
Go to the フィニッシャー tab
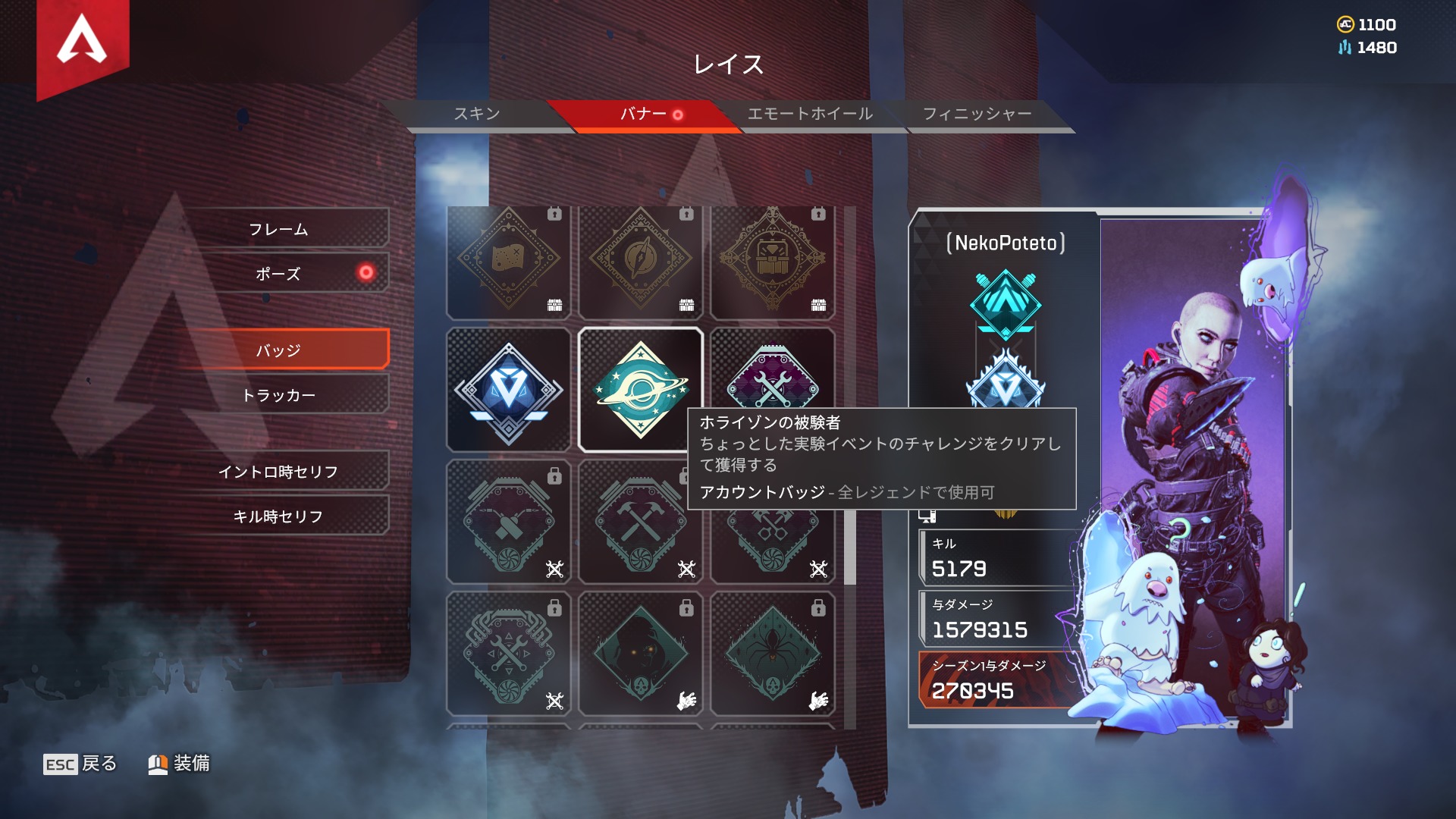pyautogui.click(x=977, y=114)
